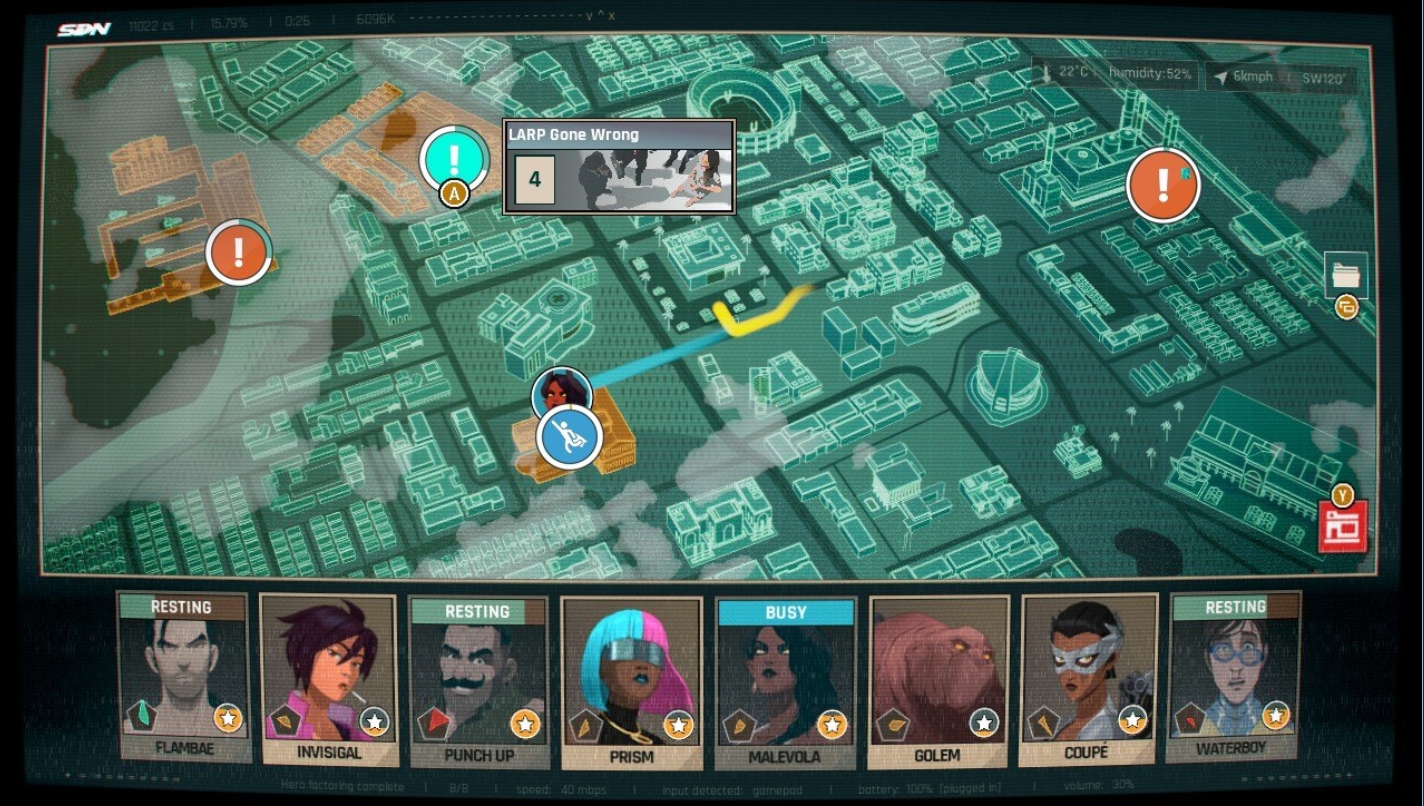The width and height of the screenshot is (1424, 806).
Task: Pick the resting Waterboy hero card
Action: 1235,676
